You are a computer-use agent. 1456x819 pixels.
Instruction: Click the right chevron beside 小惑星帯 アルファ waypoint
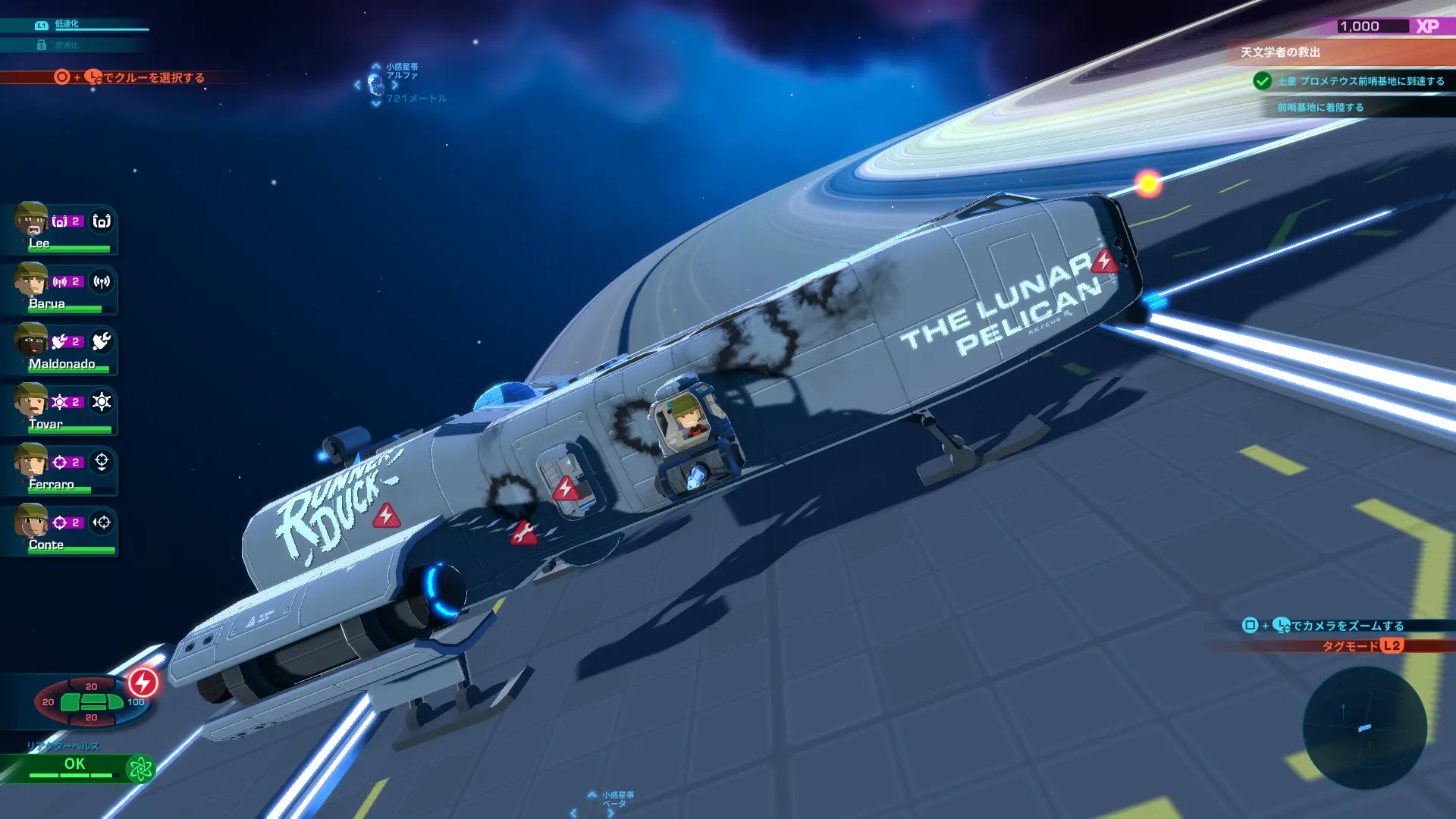pyautogui.click(x=396, y=86)
